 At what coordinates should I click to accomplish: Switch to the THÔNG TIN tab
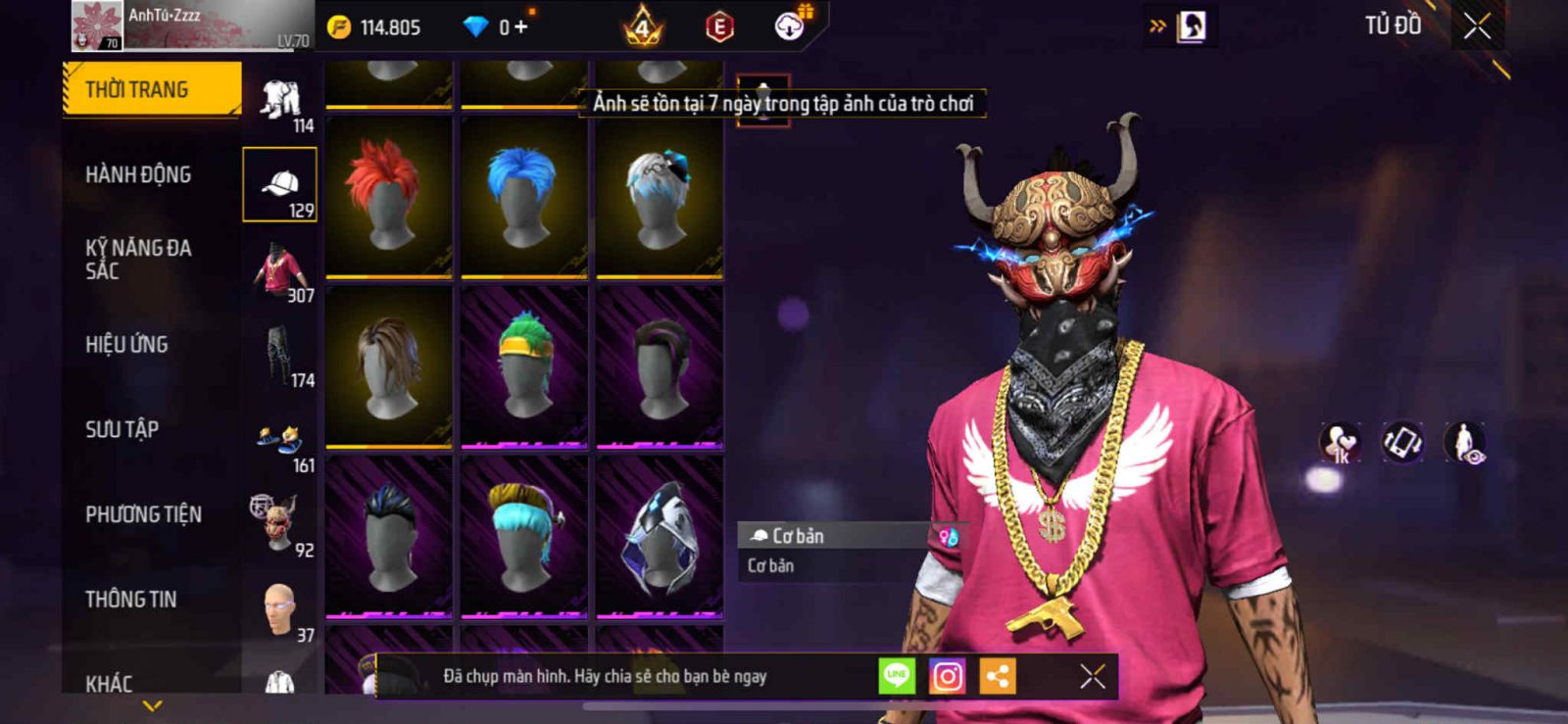point(130,599)
